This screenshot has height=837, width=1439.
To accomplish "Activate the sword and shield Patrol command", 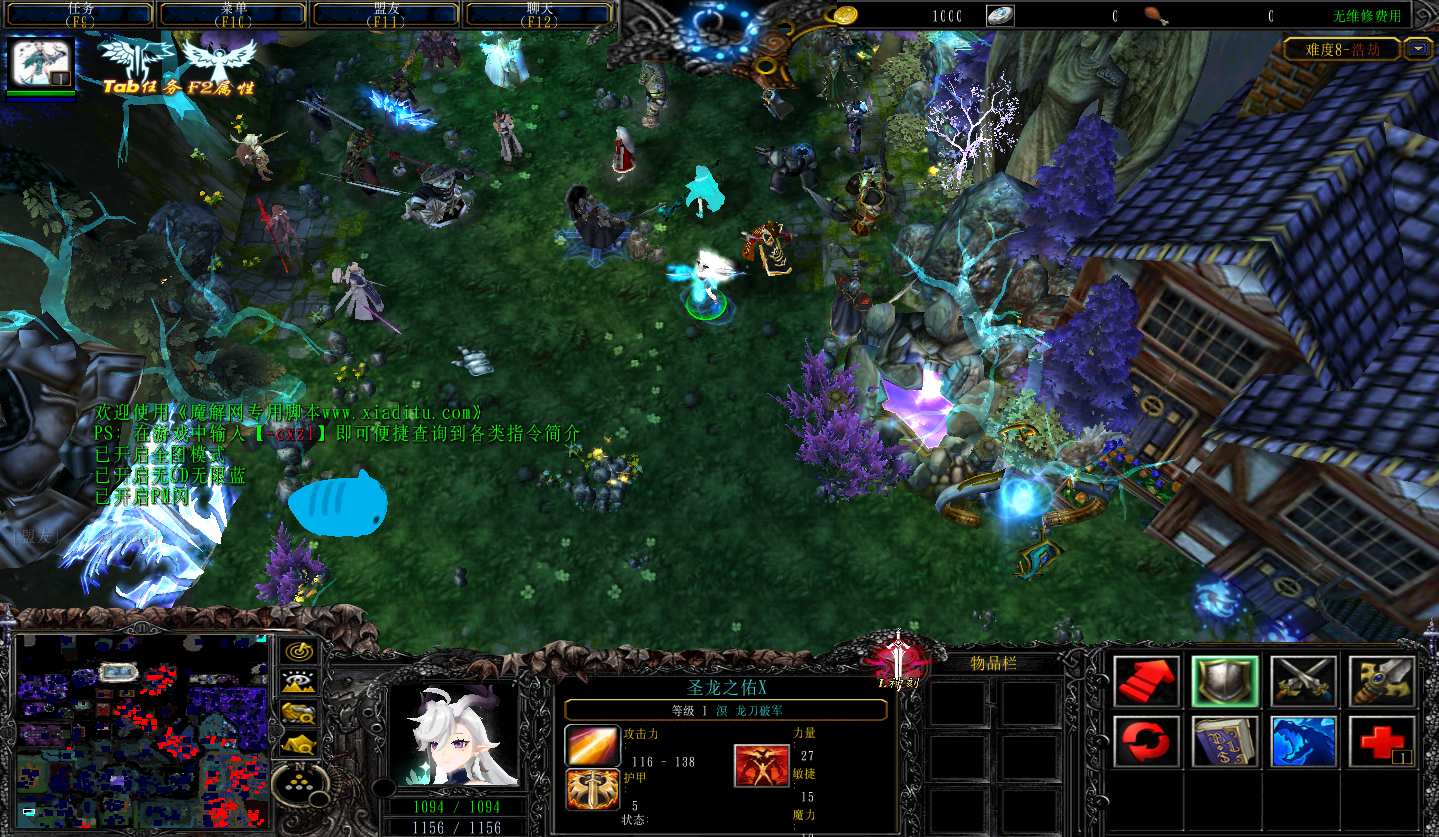I will click(1382, 681).
